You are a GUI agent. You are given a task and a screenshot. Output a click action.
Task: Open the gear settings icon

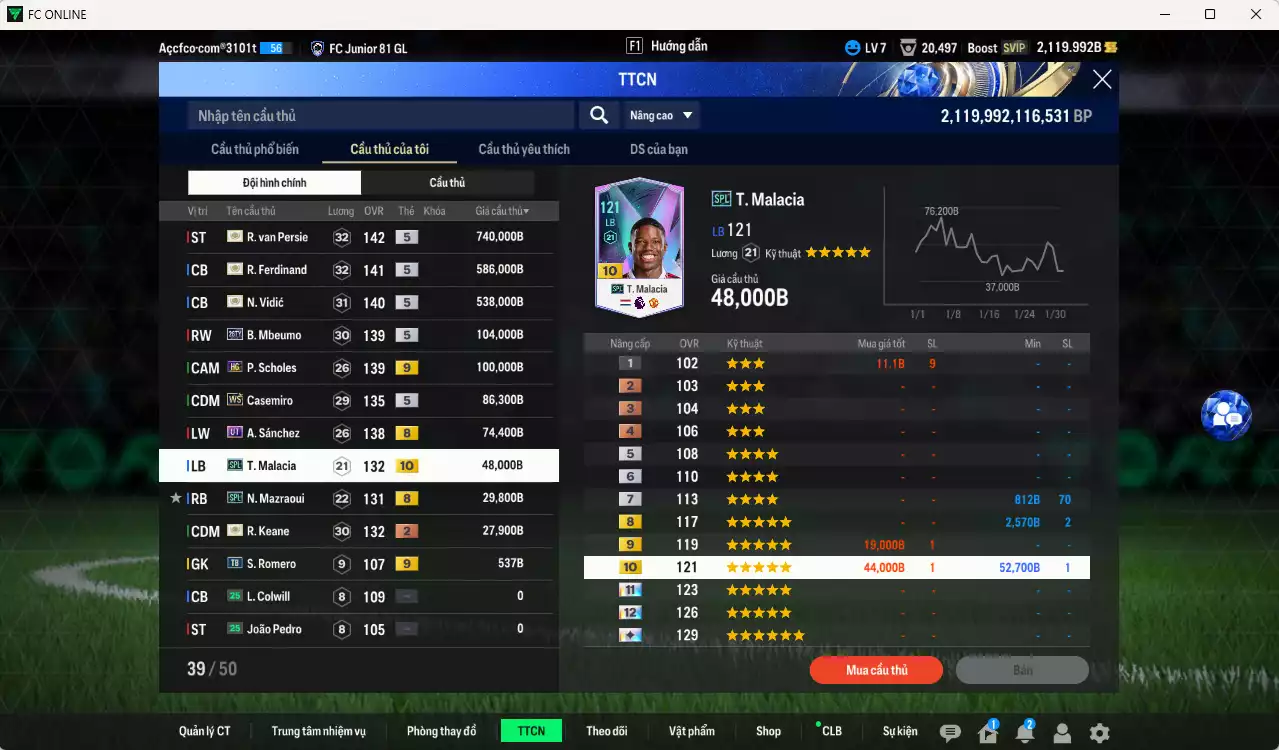[1099, 733]
